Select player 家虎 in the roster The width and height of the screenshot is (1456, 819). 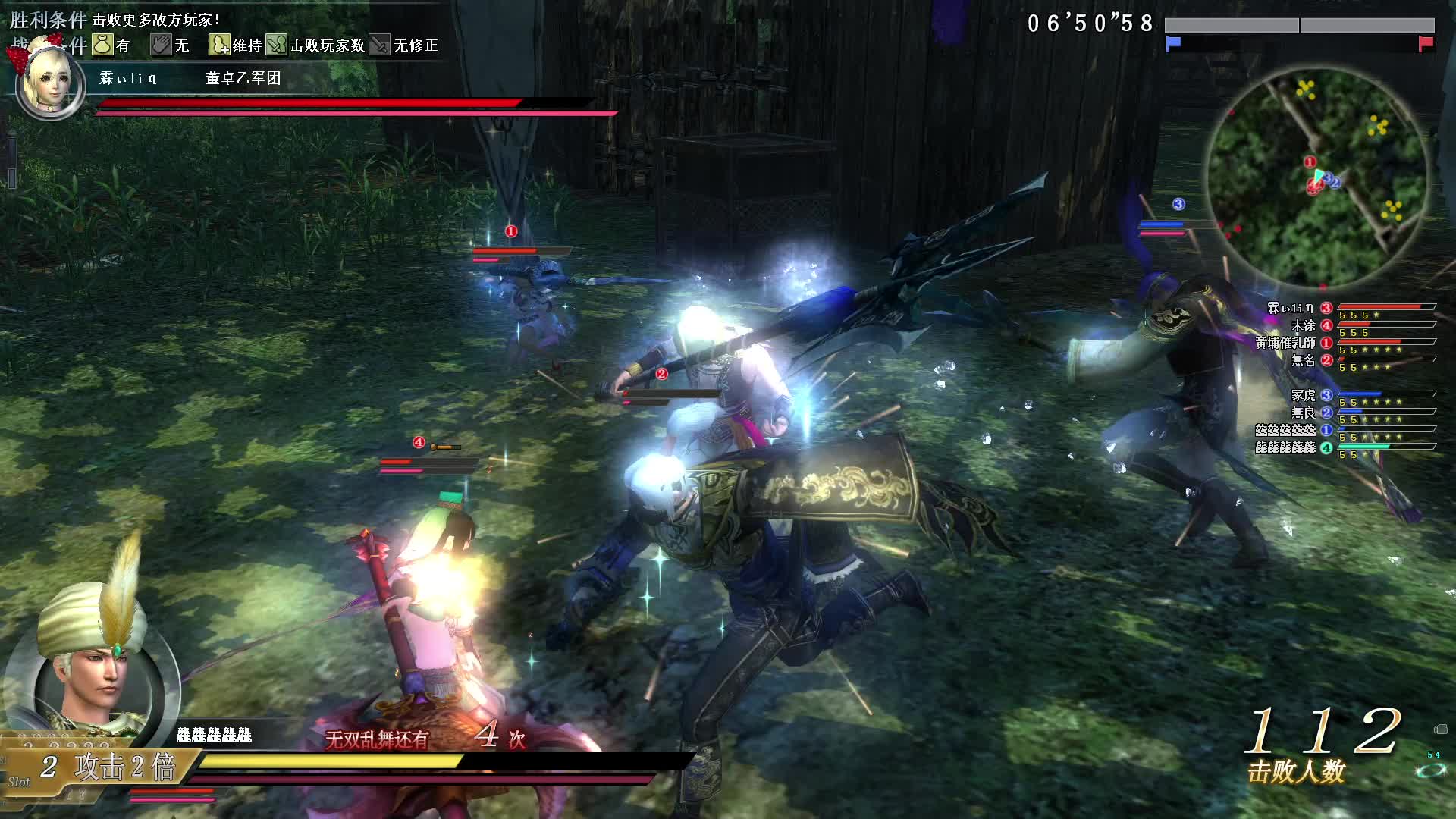pyautogui.click(x=1304, y=395)
